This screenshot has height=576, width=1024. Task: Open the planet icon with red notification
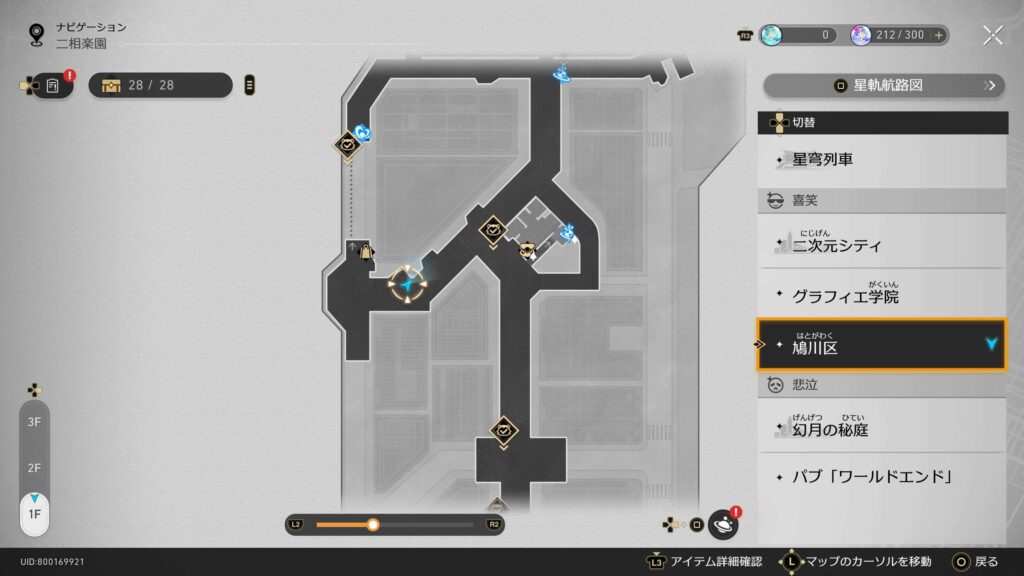pyautogui.click(x=722, y=523)
